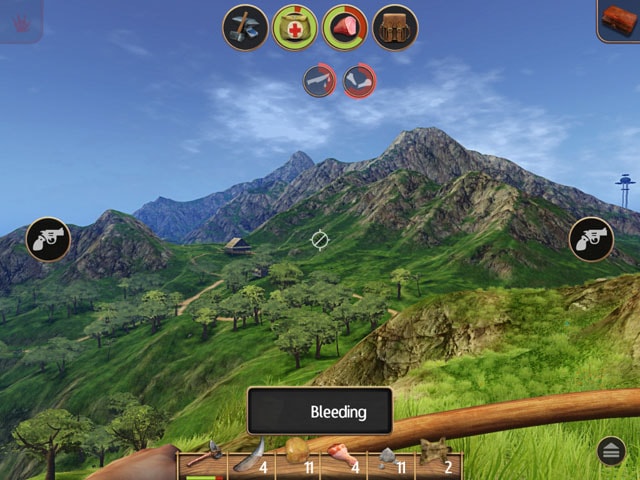Select the bleeding knife status icon

320,80
